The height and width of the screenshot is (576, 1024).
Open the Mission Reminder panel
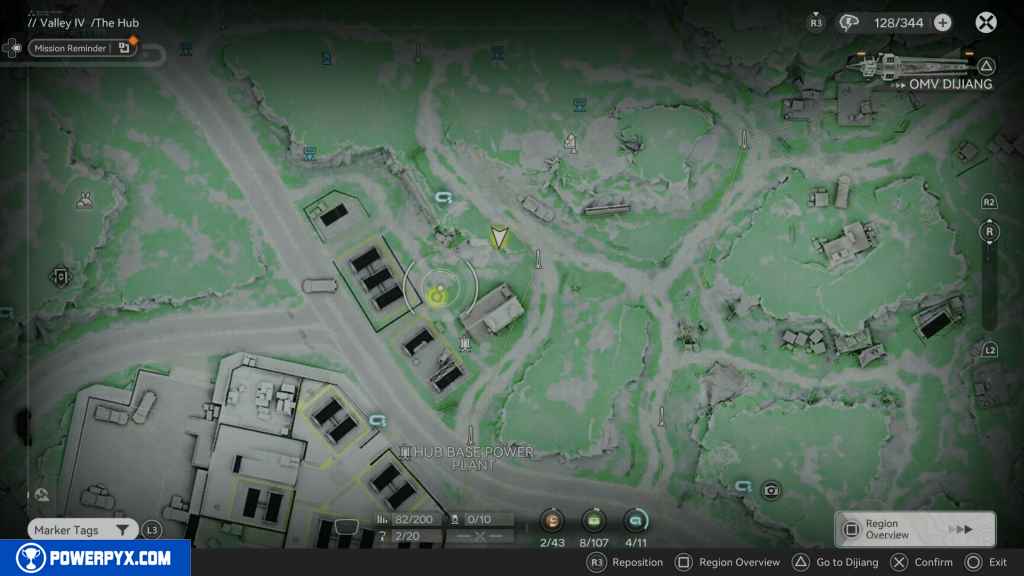pos(82,47)
